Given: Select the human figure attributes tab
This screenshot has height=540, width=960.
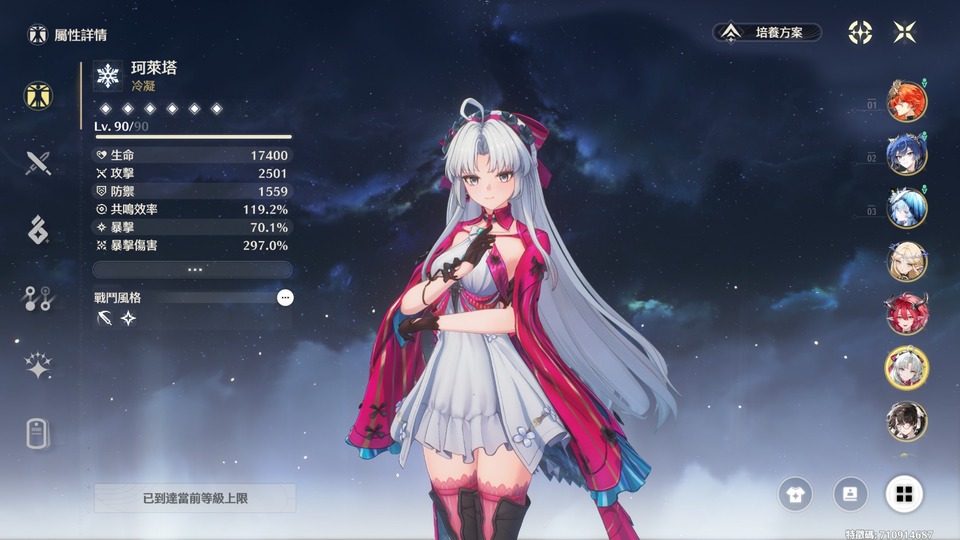Looking at the screenshot, I should tap(39, 95).
